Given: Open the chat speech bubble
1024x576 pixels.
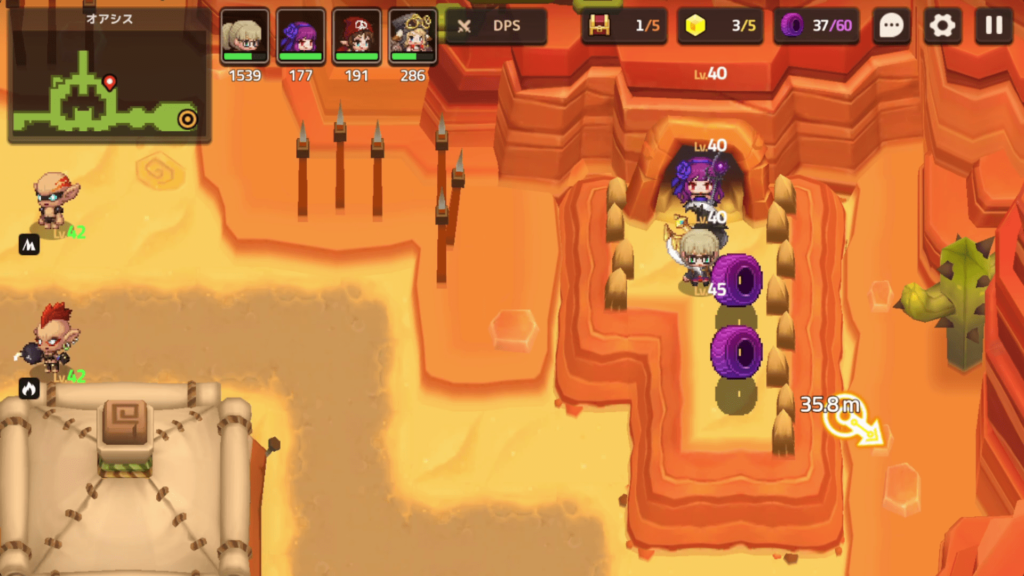Looking at the screenshot, I should [x=891, y=26].
